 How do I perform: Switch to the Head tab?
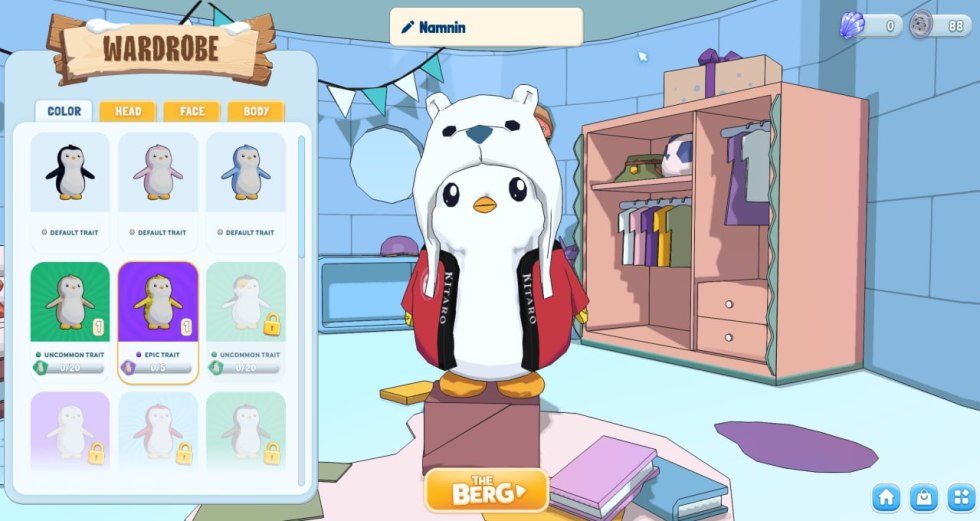(x=128, y=111)
